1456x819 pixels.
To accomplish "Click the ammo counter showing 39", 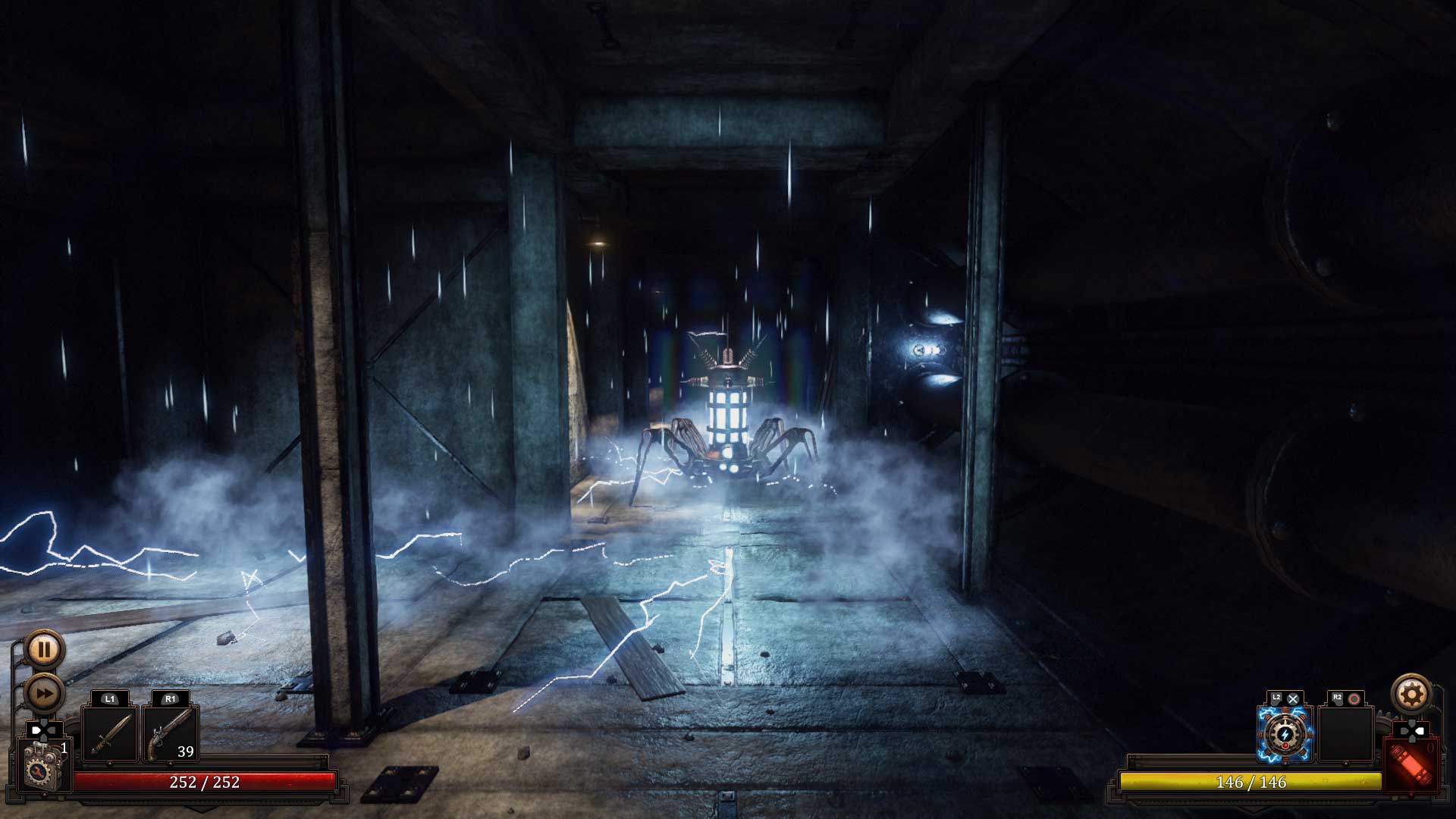I will tap(186, 752).
